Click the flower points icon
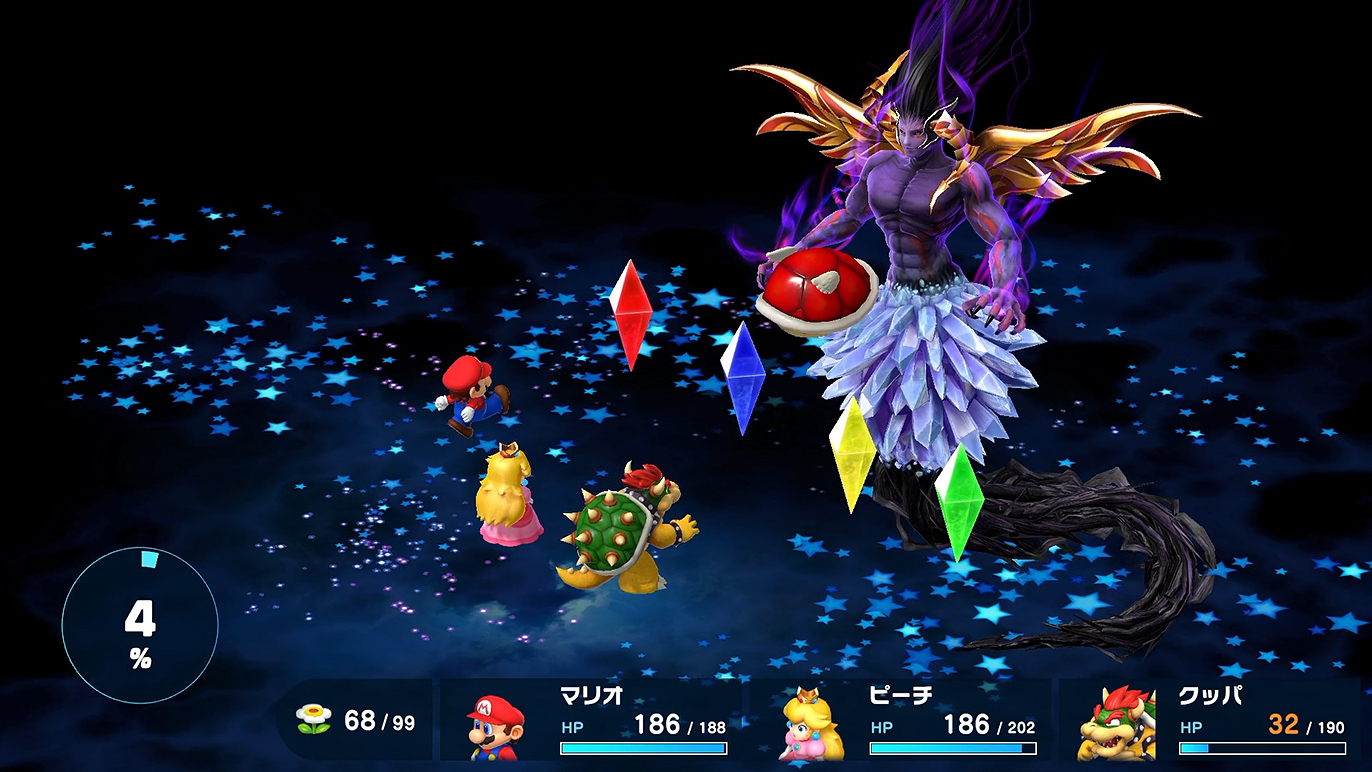Screen dimensions: 1372x772 pyautogui.click(x=314, y=719)
